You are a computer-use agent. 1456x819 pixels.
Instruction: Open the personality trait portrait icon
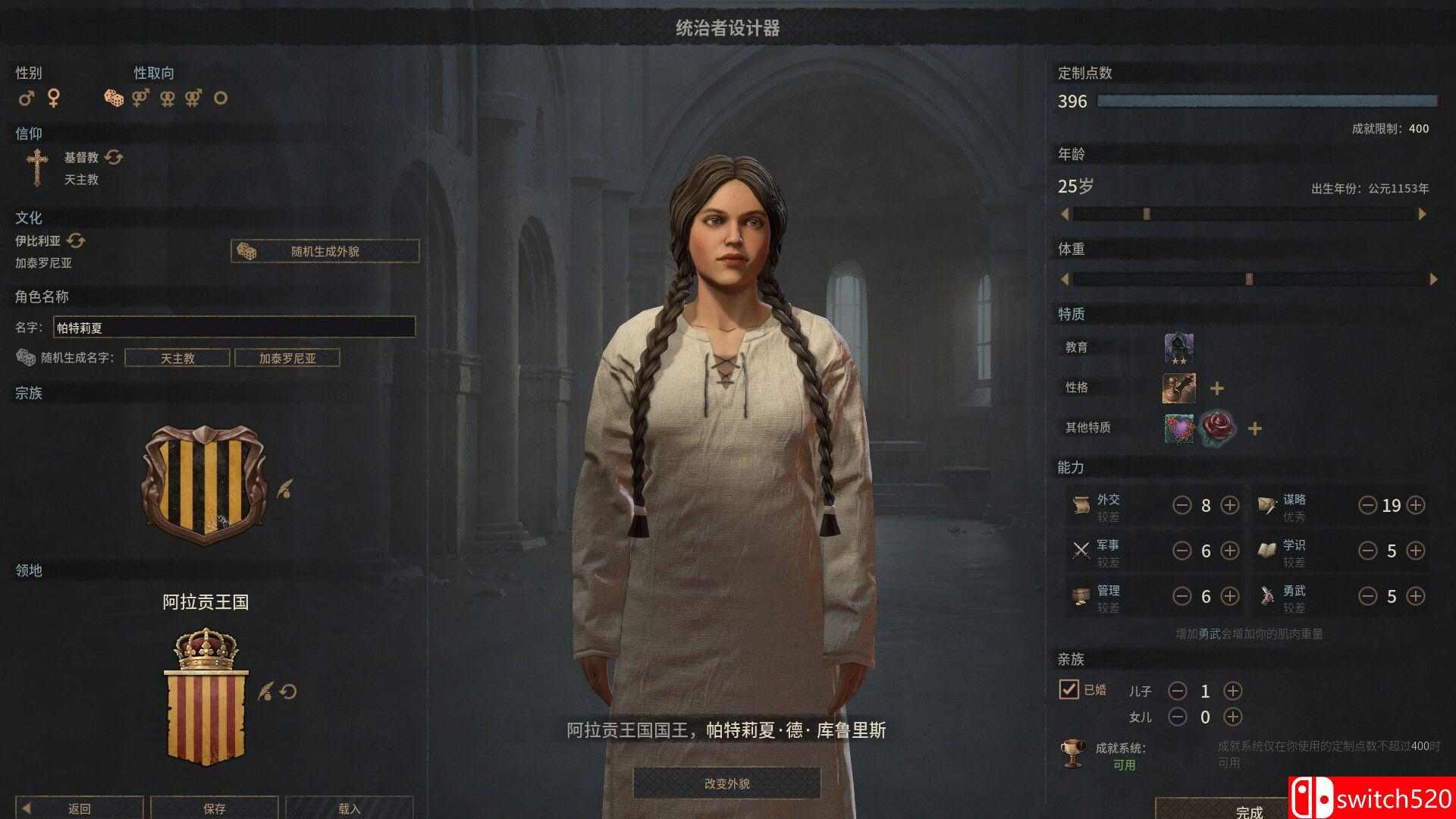coord(1178,387)
